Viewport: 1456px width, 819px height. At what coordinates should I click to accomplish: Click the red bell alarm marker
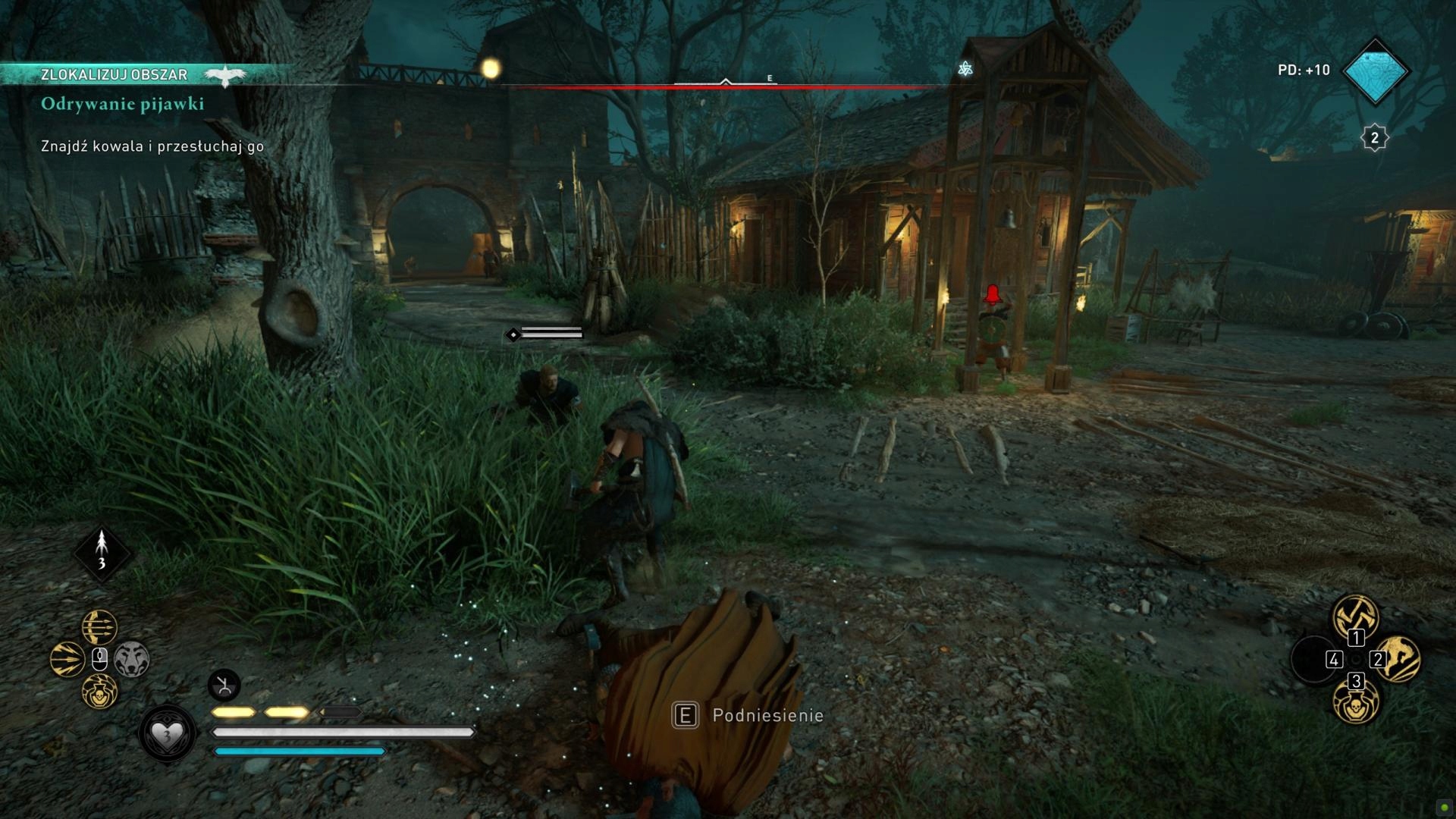(993, 294)
